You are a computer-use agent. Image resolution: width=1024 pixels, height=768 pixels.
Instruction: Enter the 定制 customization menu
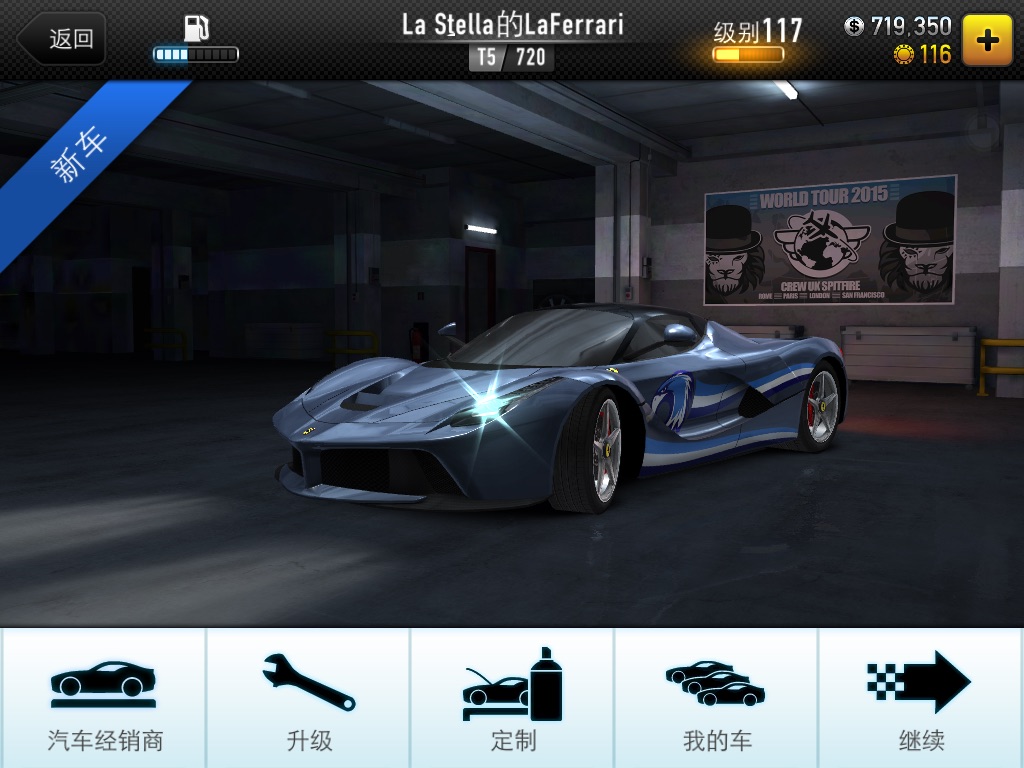(x=512, y=698)
